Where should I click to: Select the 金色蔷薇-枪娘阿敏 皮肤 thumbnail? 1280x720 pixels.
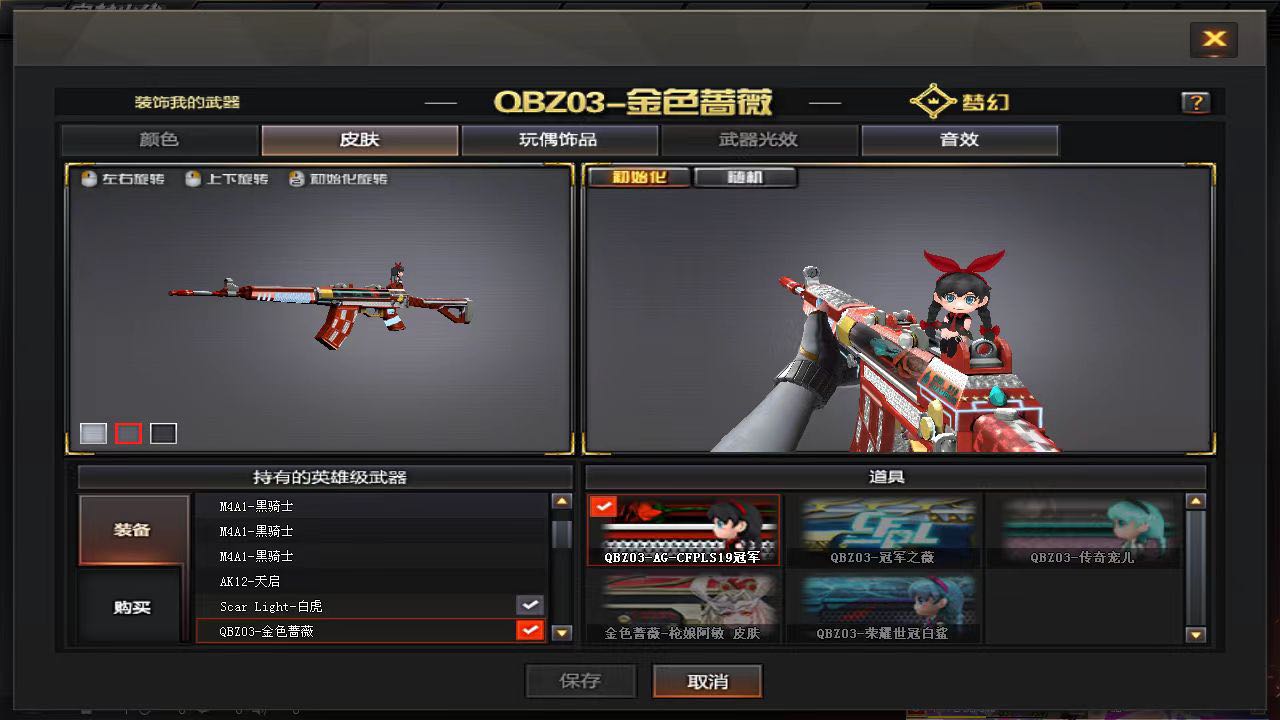pyautogui.click(x=684, y=605)
